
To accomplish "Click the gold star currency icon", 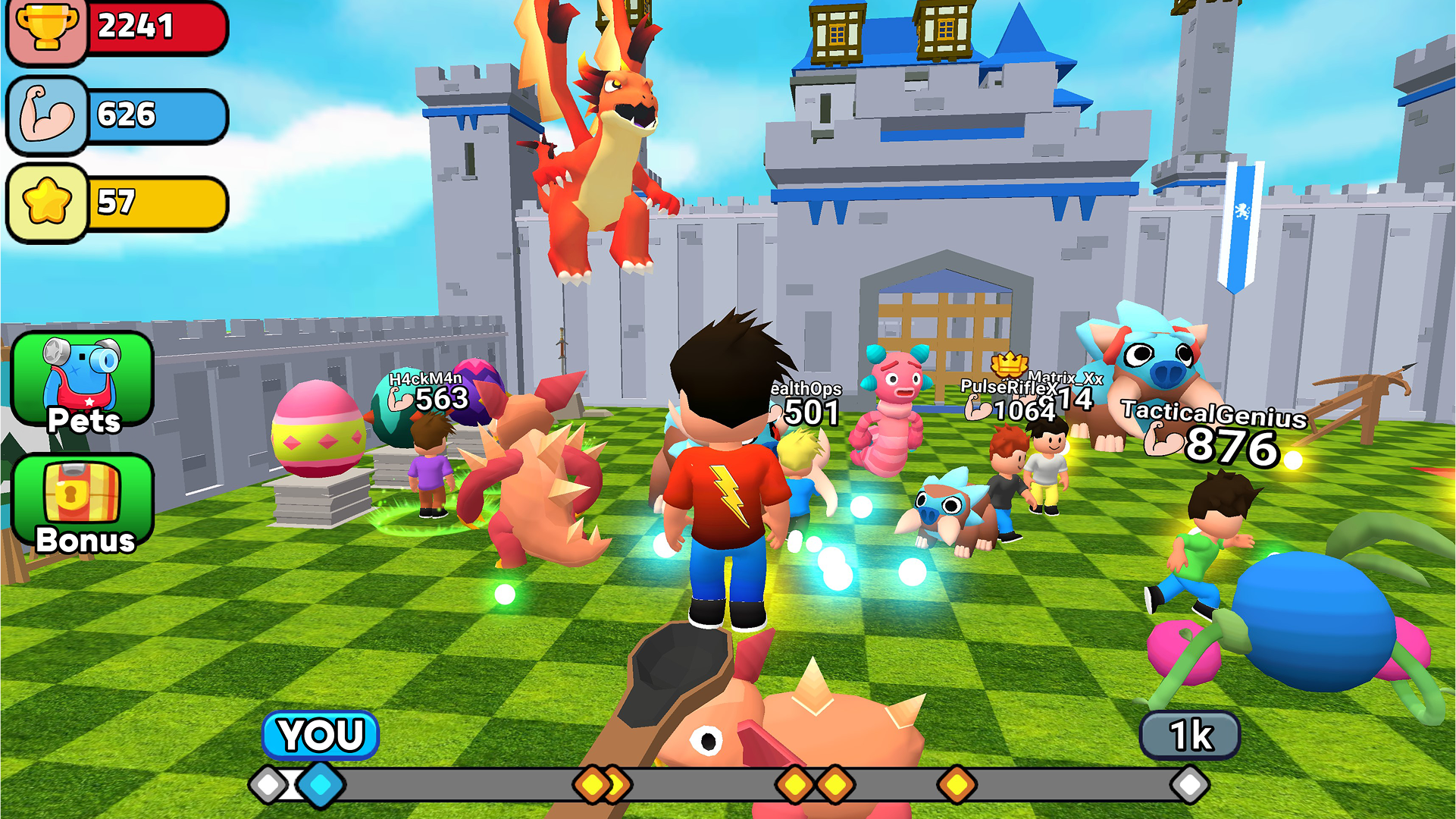I will point(47,200).
